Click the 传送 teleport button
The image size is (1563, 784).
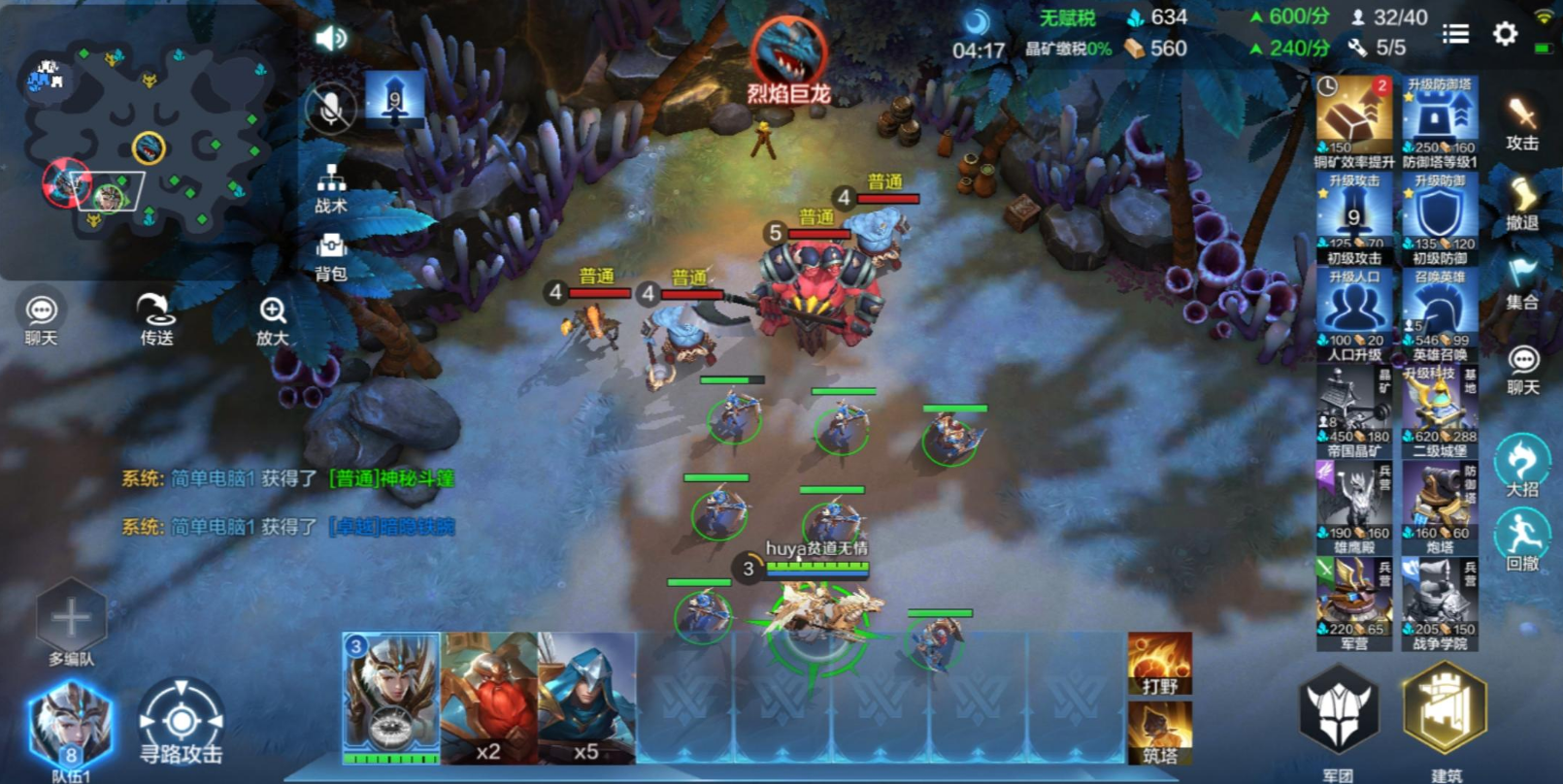click(x=155, y=318)
